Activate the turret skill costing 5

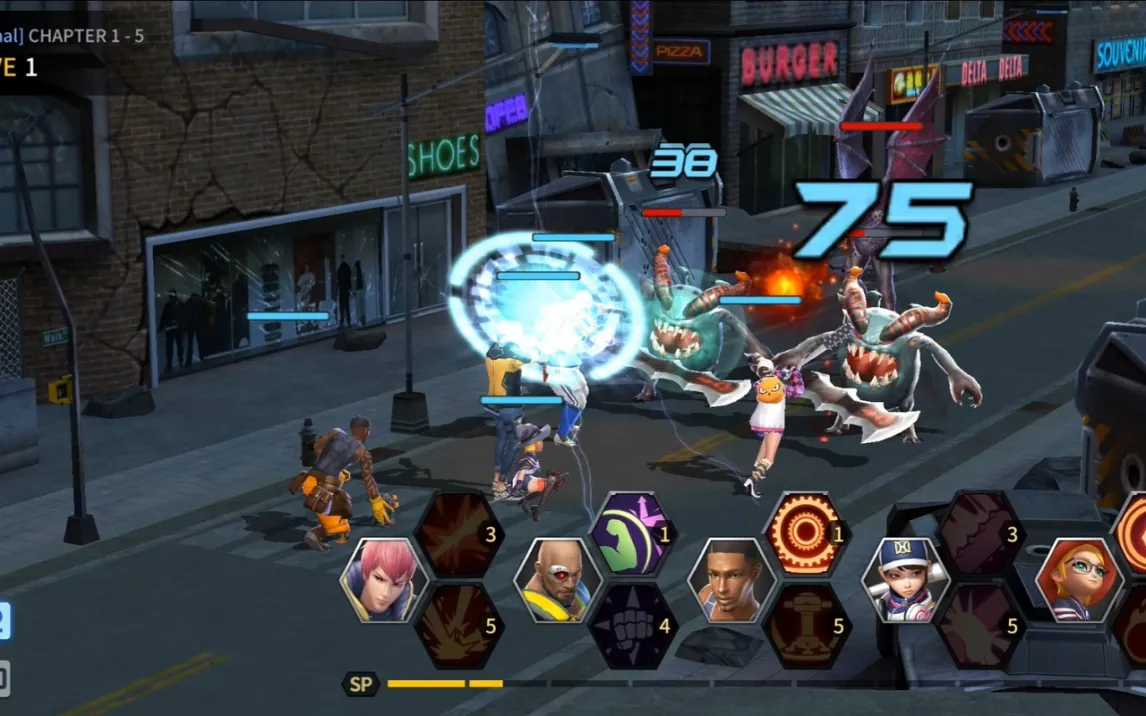click(807, 627)
